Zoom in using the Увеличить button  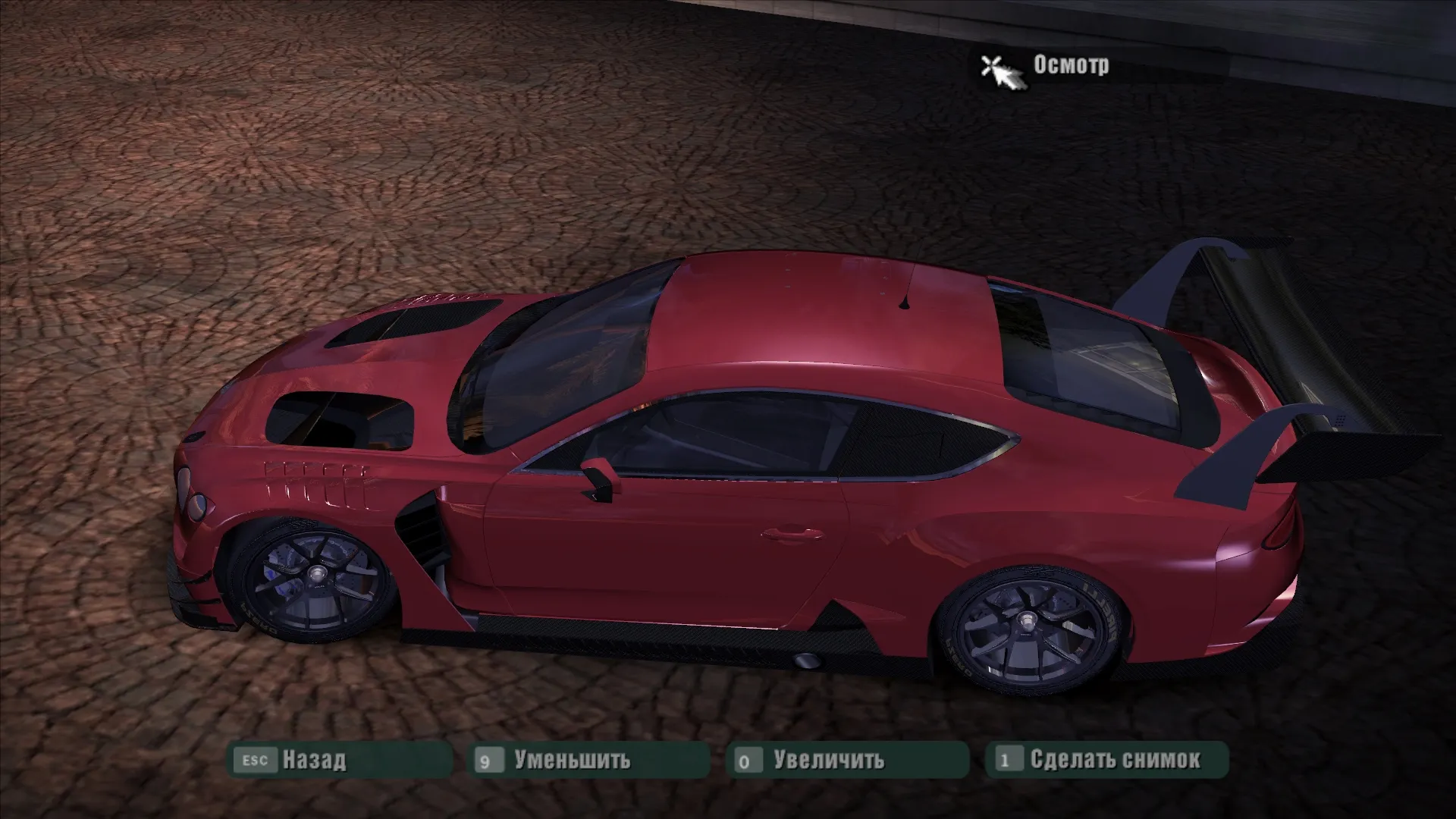[828, 760]
